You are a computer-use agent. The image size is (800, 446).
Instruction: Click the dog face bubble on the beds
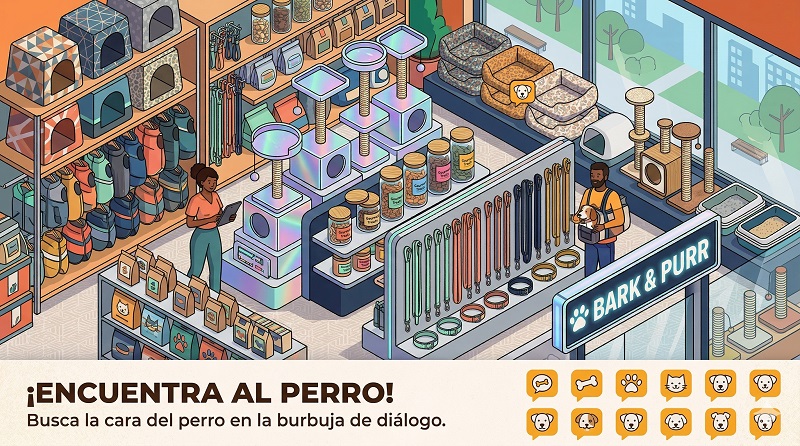[521, 93]
